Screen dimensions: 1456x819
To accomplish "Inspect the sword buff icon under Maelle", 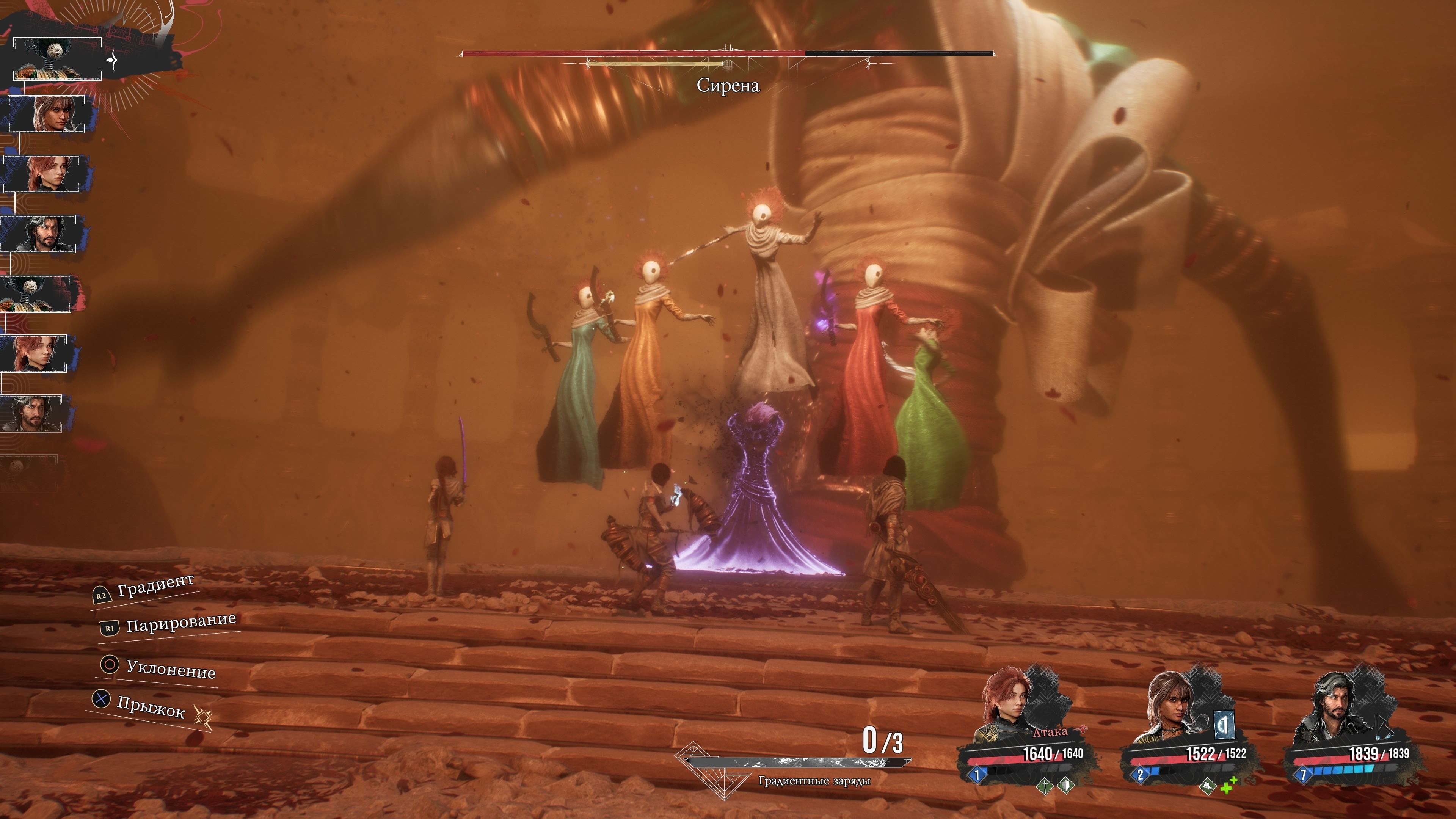I will 1044,785.
